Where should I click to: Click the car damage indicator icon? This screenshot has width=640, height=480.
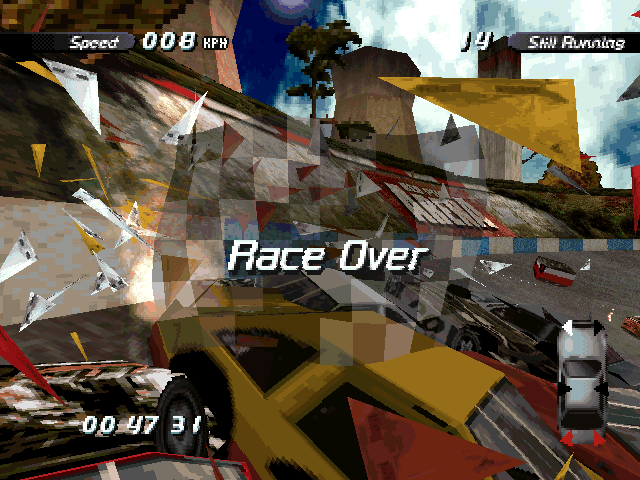click(x=581, y=382)
